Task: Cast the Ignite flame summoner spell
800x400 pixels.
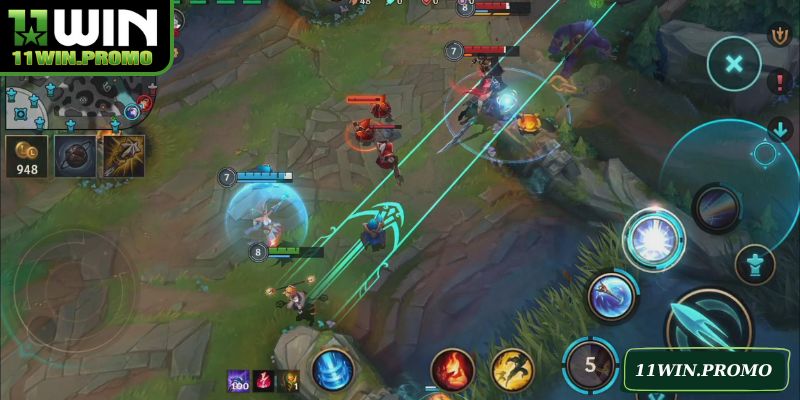Action: point(452,368)
